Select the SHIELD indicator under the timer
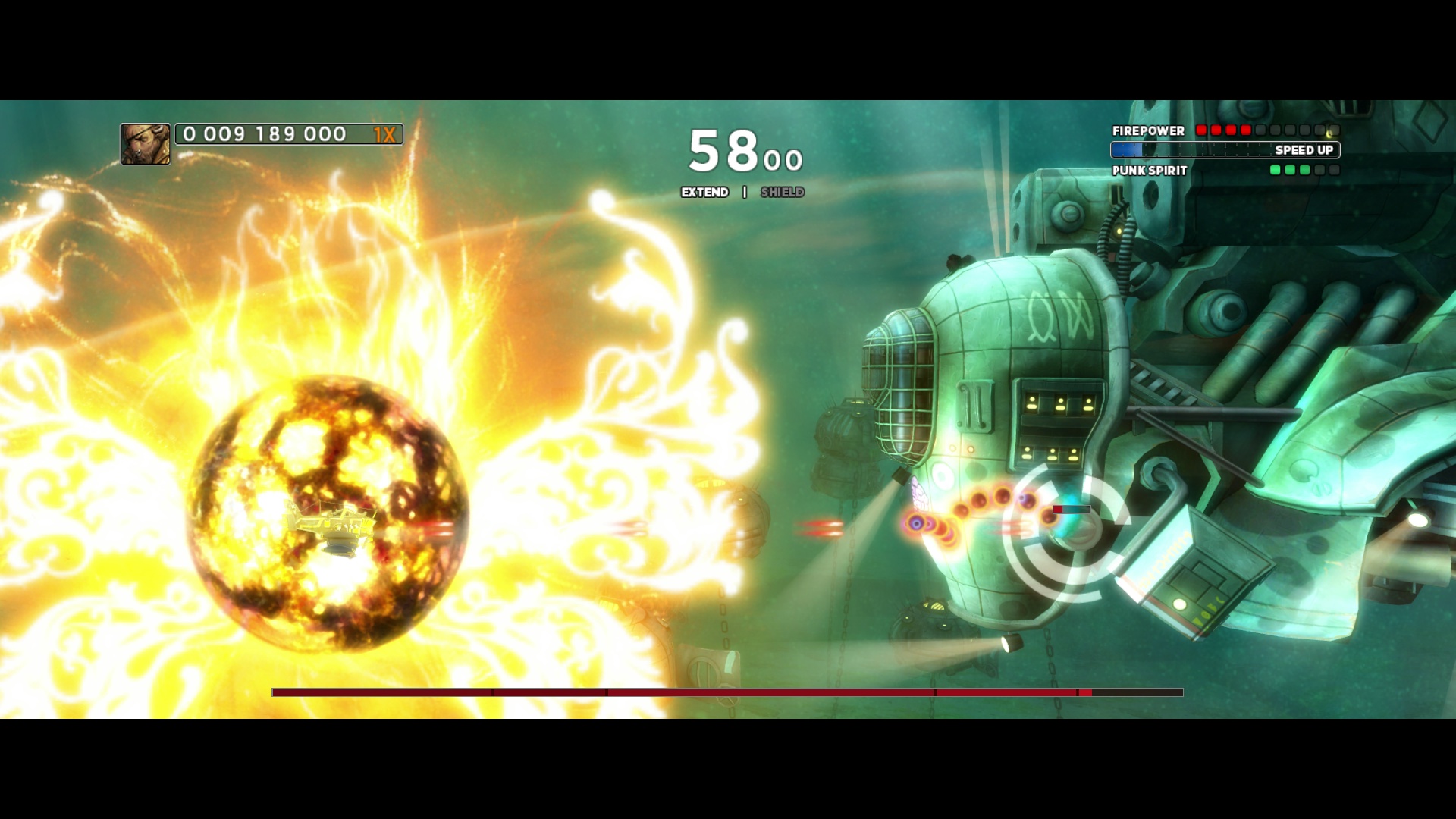 click(x=782, y=193)
